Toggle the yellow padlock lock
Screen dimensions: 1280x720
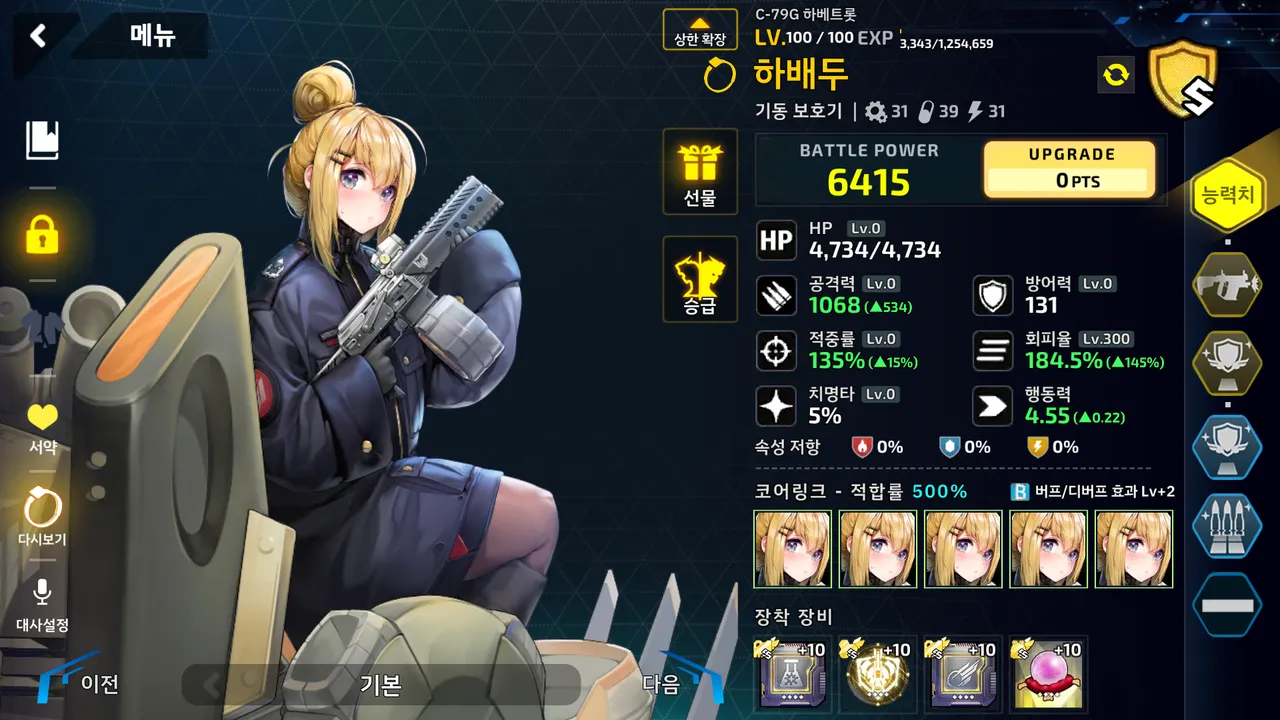click(x=42, y=235)
